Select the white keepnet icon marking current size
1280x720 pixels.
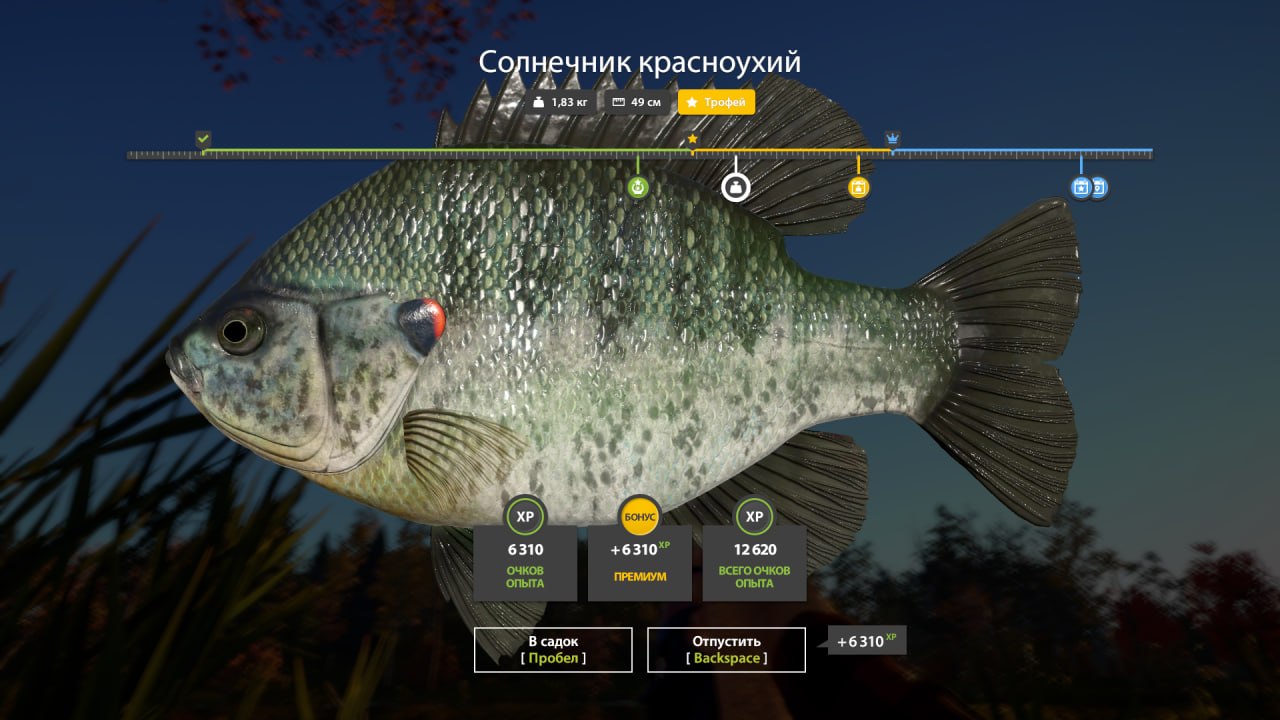pyautogui.click(x=735, y=188)
